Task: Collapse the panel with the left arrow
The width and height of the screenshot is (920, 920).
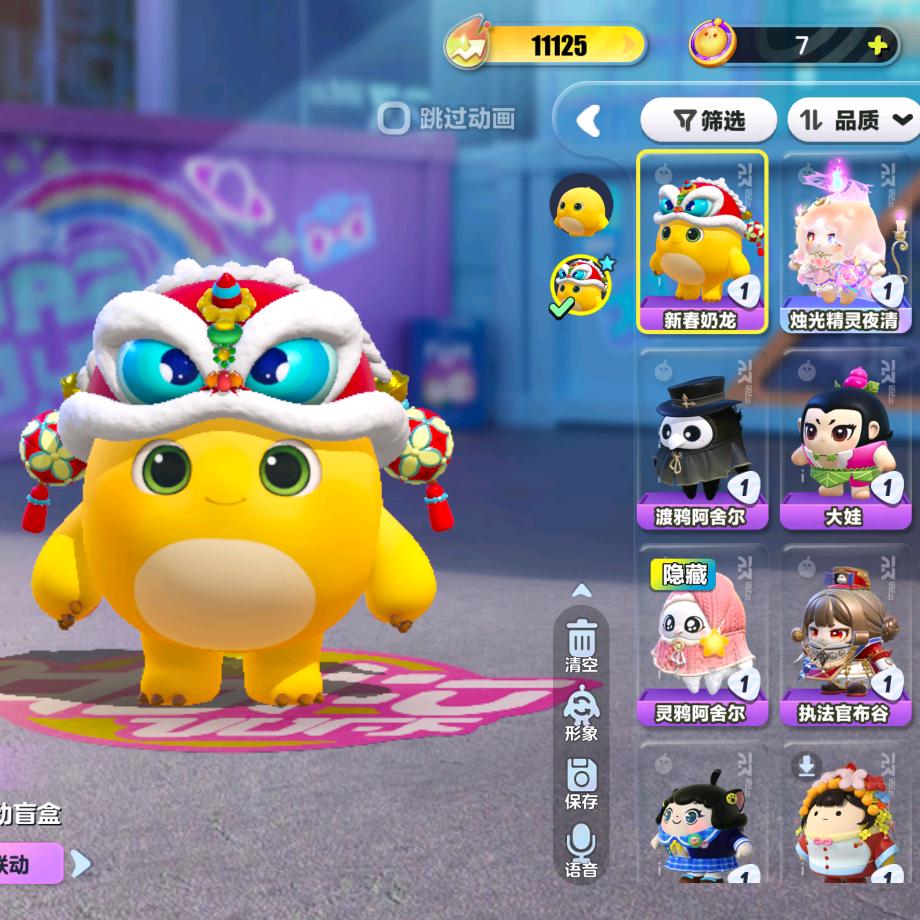Action: point(589,122)
